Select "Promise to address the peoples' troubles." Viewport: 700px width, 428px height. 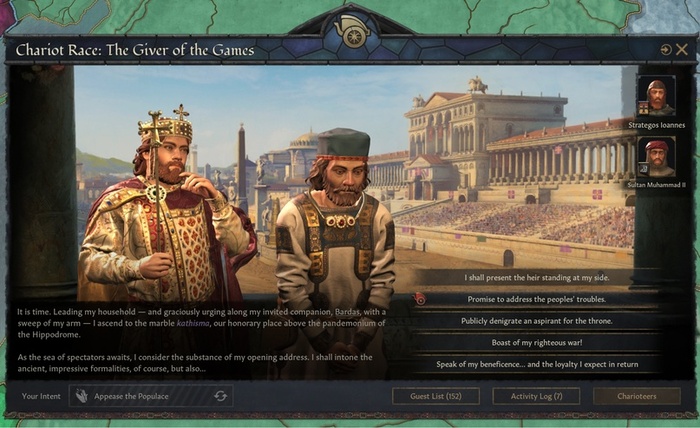(536, 299)
